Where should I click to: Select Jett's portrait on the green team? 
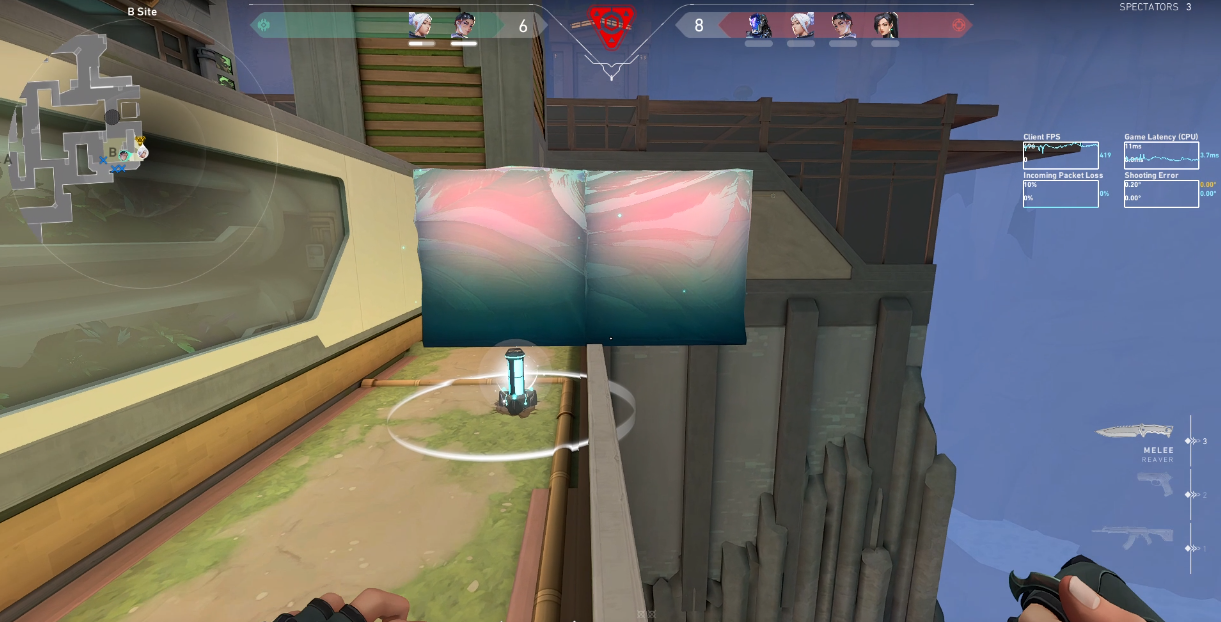point(421,25)
